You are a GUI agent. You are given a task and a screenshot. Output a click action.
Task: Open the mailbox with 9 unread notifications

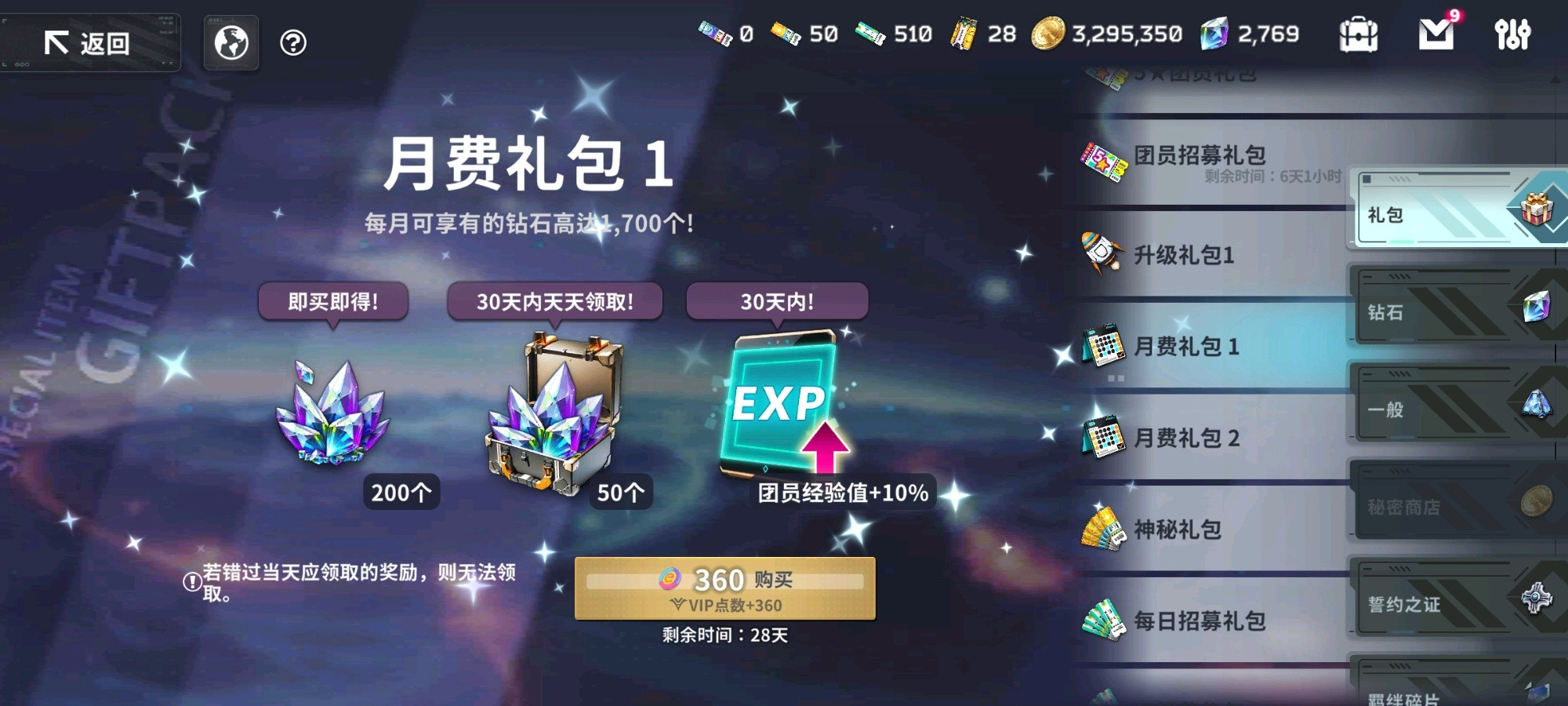1436,35
